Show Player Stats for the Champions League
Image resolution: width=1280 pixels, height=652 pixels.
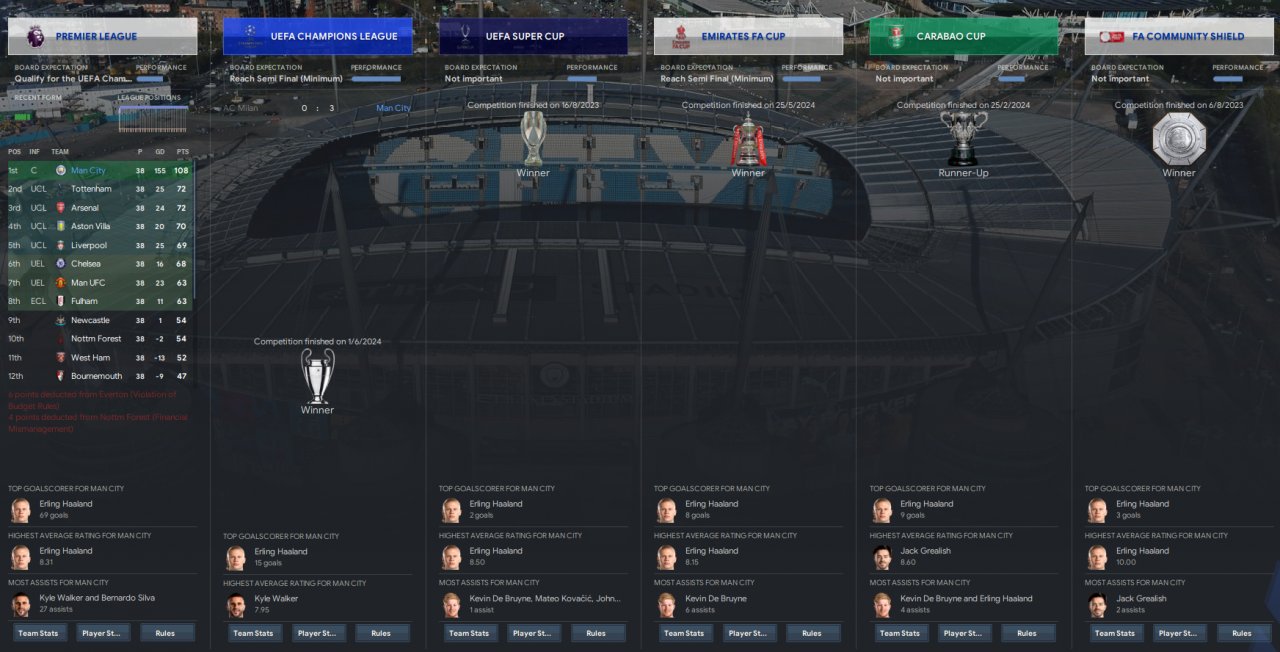pyautogui.click(x=318, y=633)
